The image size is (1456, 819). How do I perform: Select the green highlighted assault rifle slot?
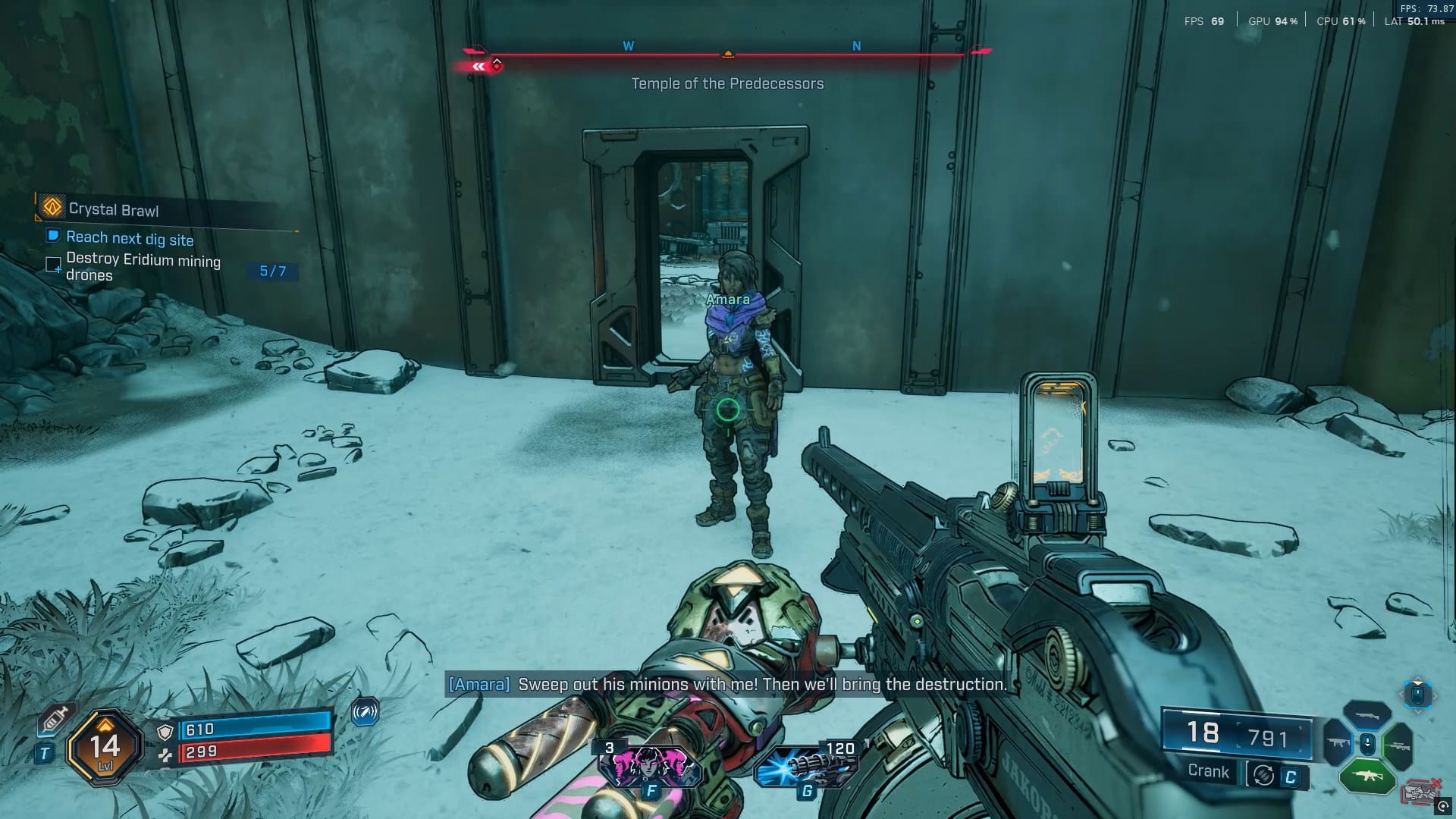pyautogui.click(x=1367, y=777)
